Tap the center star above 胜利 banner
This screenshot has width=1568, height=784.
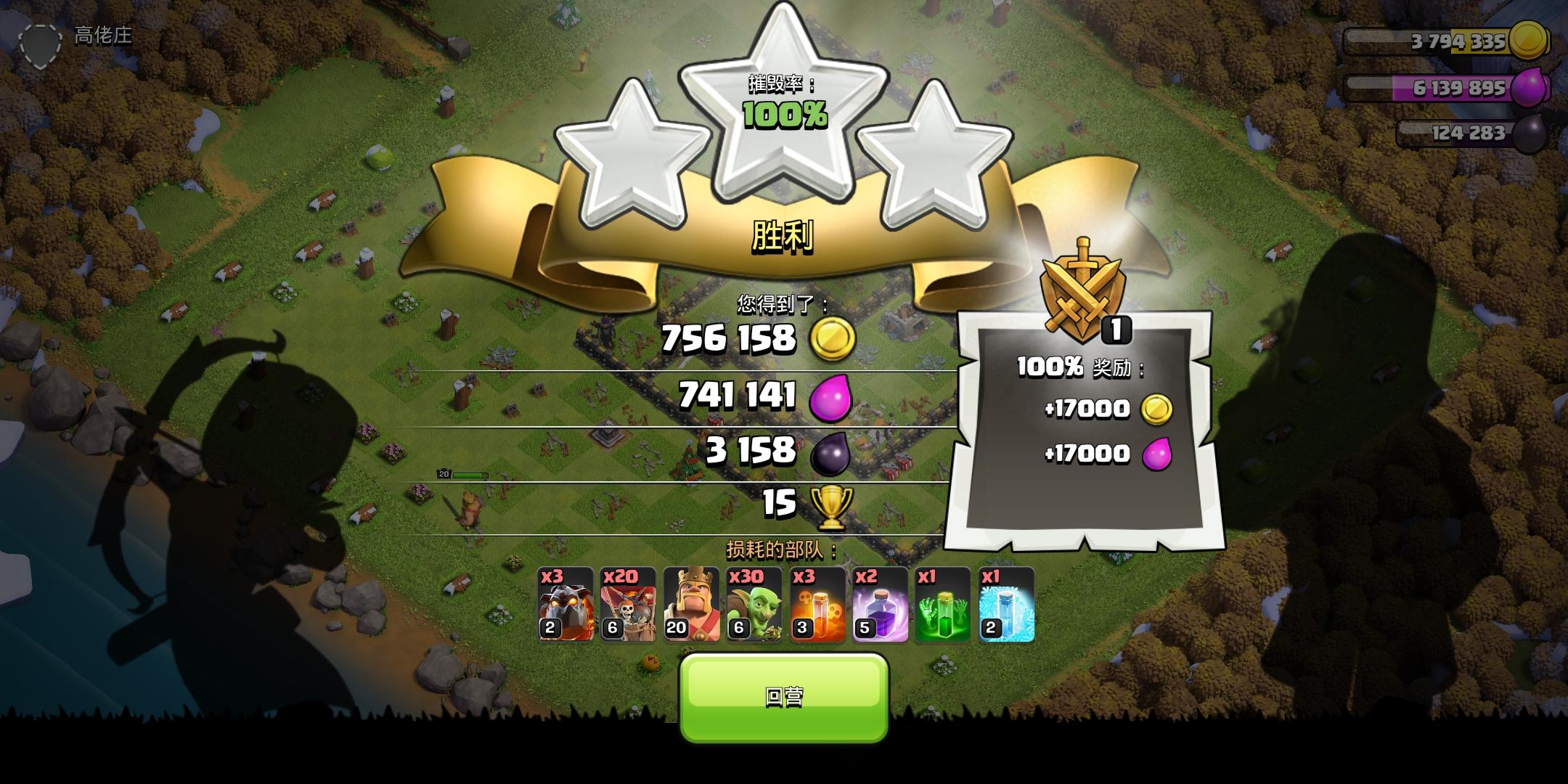point(784,116)
